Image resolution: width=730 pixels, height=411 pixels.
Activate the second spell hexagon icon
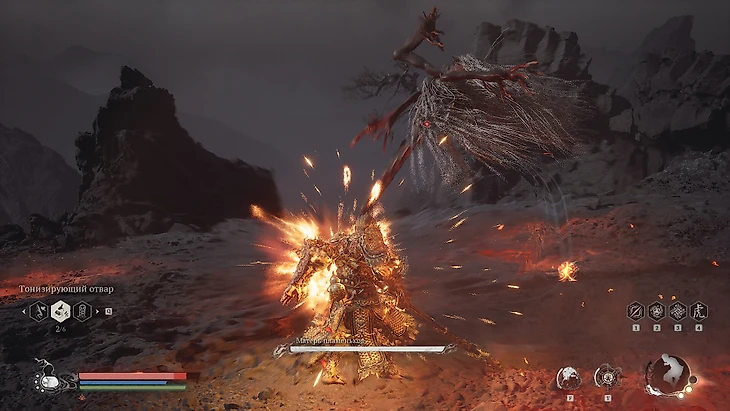(x=656, y=311)
